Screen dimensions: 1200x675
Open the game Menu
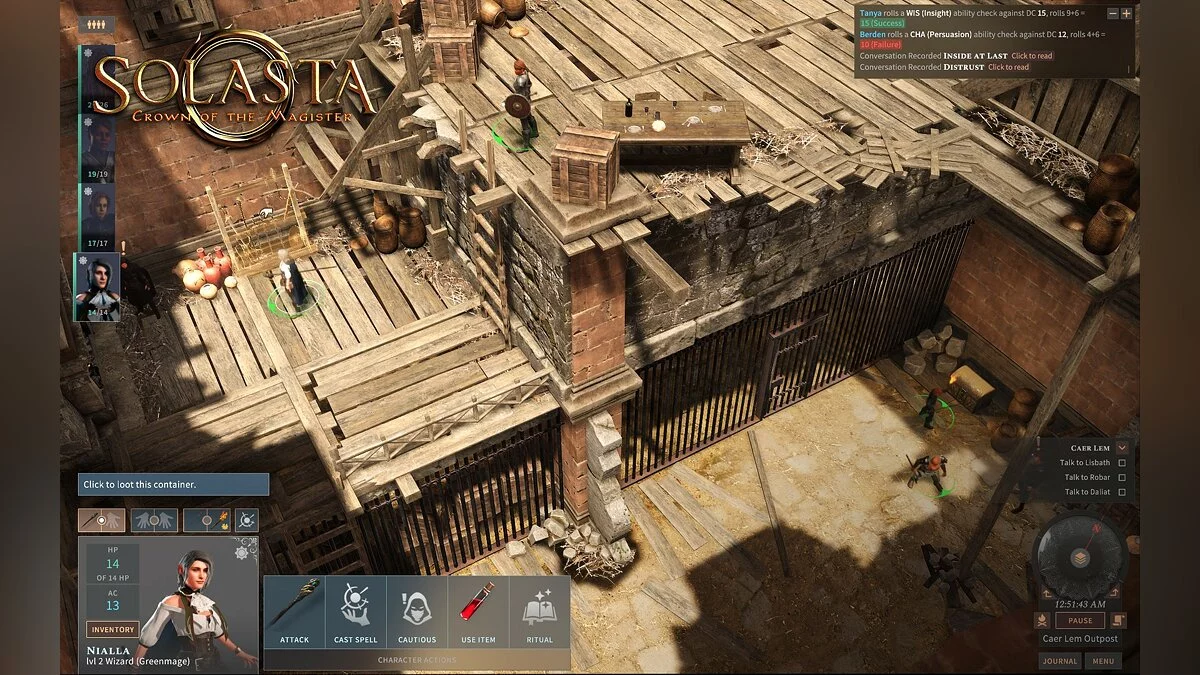point(1103,661)
